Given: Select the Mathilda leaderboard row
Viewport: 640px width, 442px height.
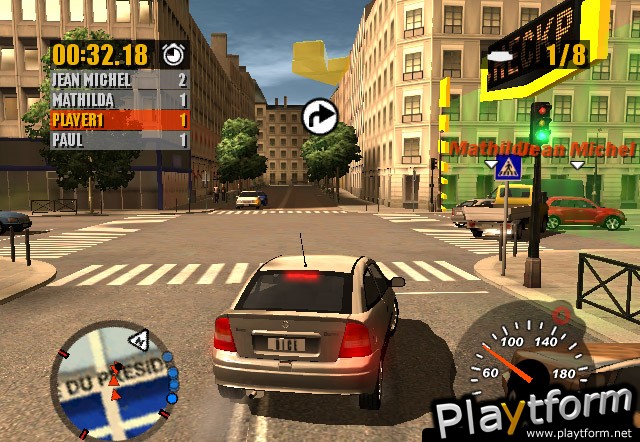Looking at the screenshot, I should [x=119, y=99].
